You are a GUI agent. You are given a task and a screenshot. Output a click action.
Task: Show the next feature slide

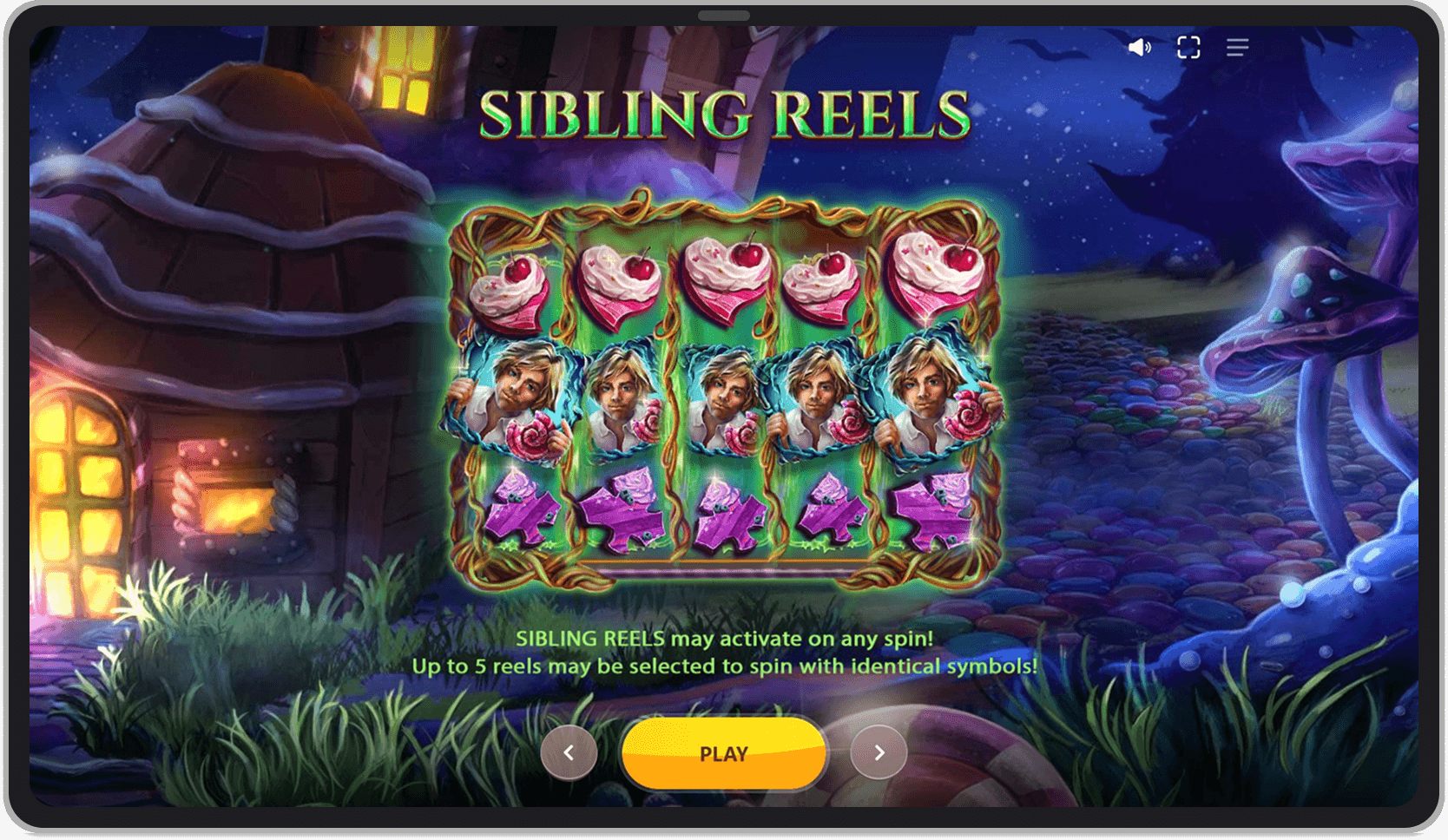click(x=879, y=752)
